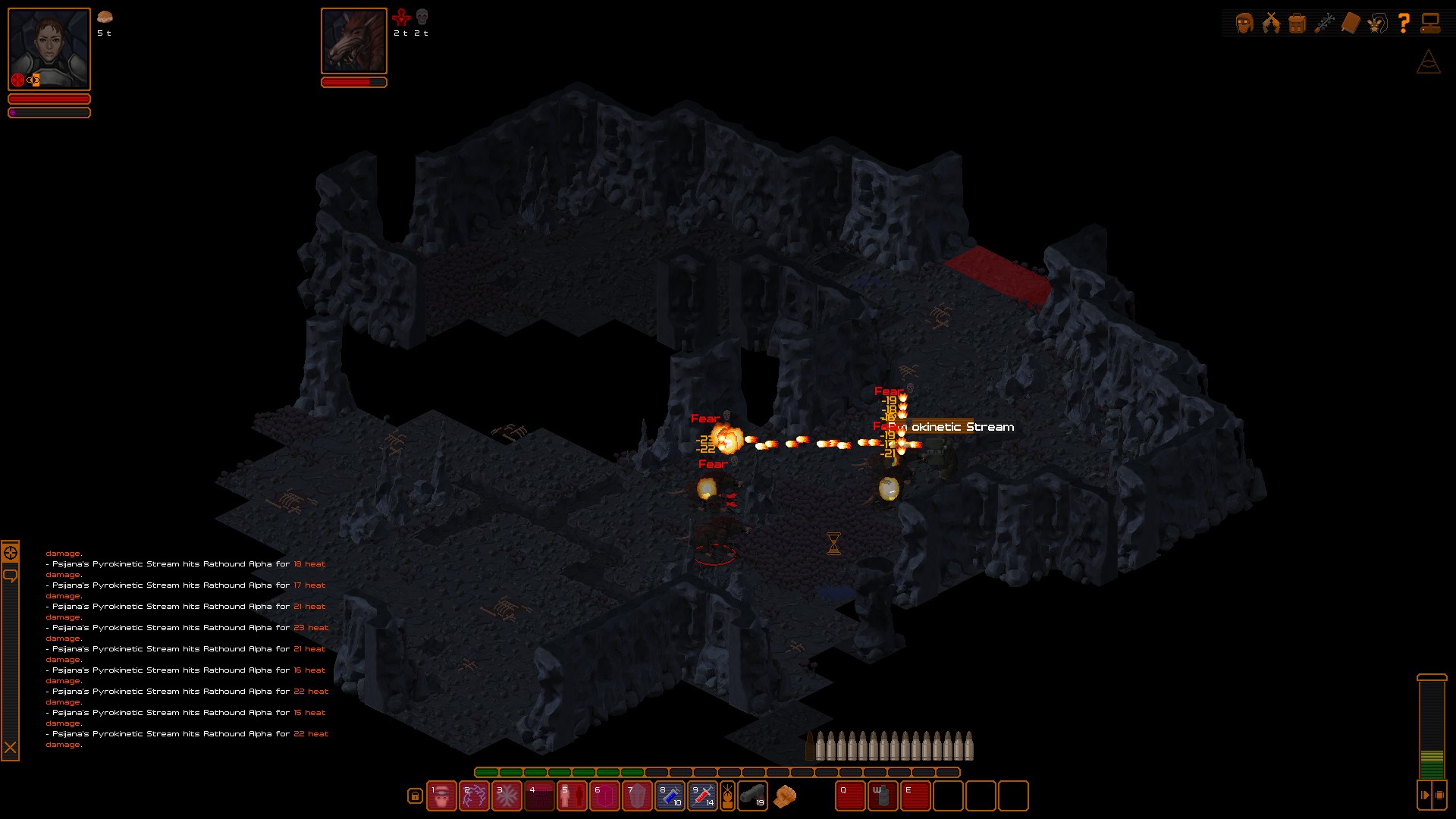Screen dimensions: 1456x819
Task: Use the red health hypo in slot 9
Action: pos(702,796)
